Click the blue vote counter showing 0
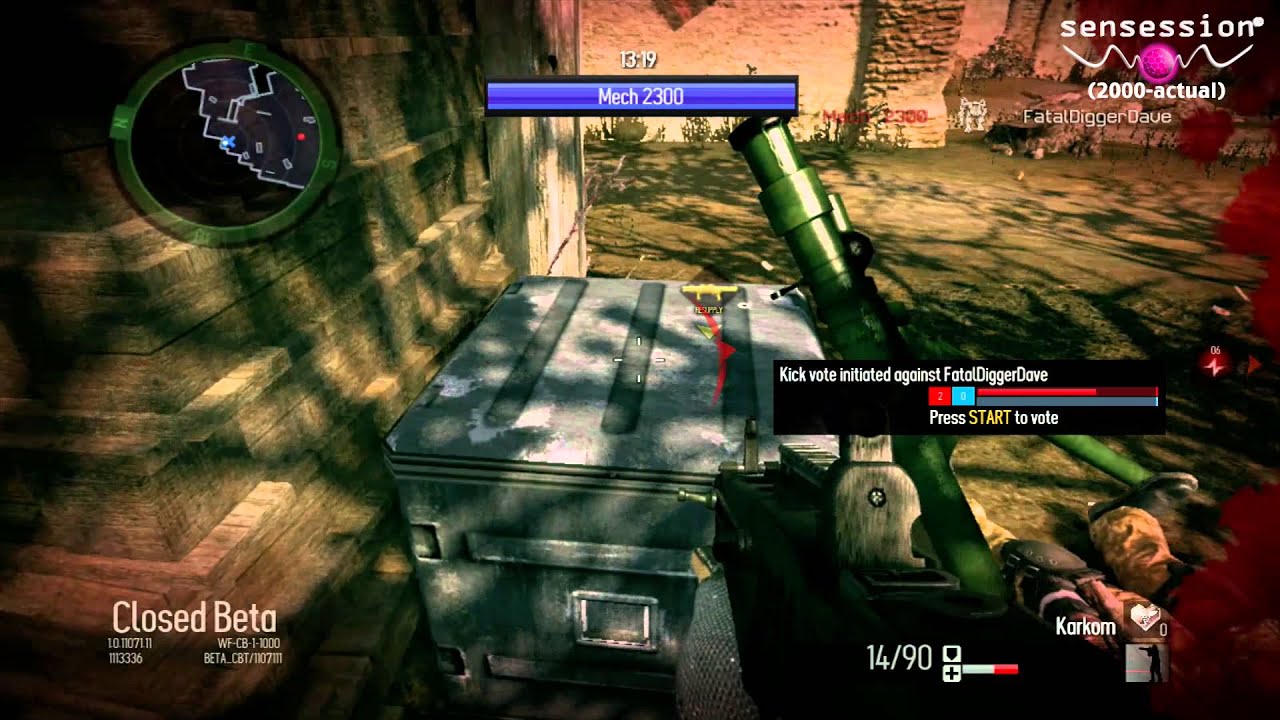 (x=964, y=396)
